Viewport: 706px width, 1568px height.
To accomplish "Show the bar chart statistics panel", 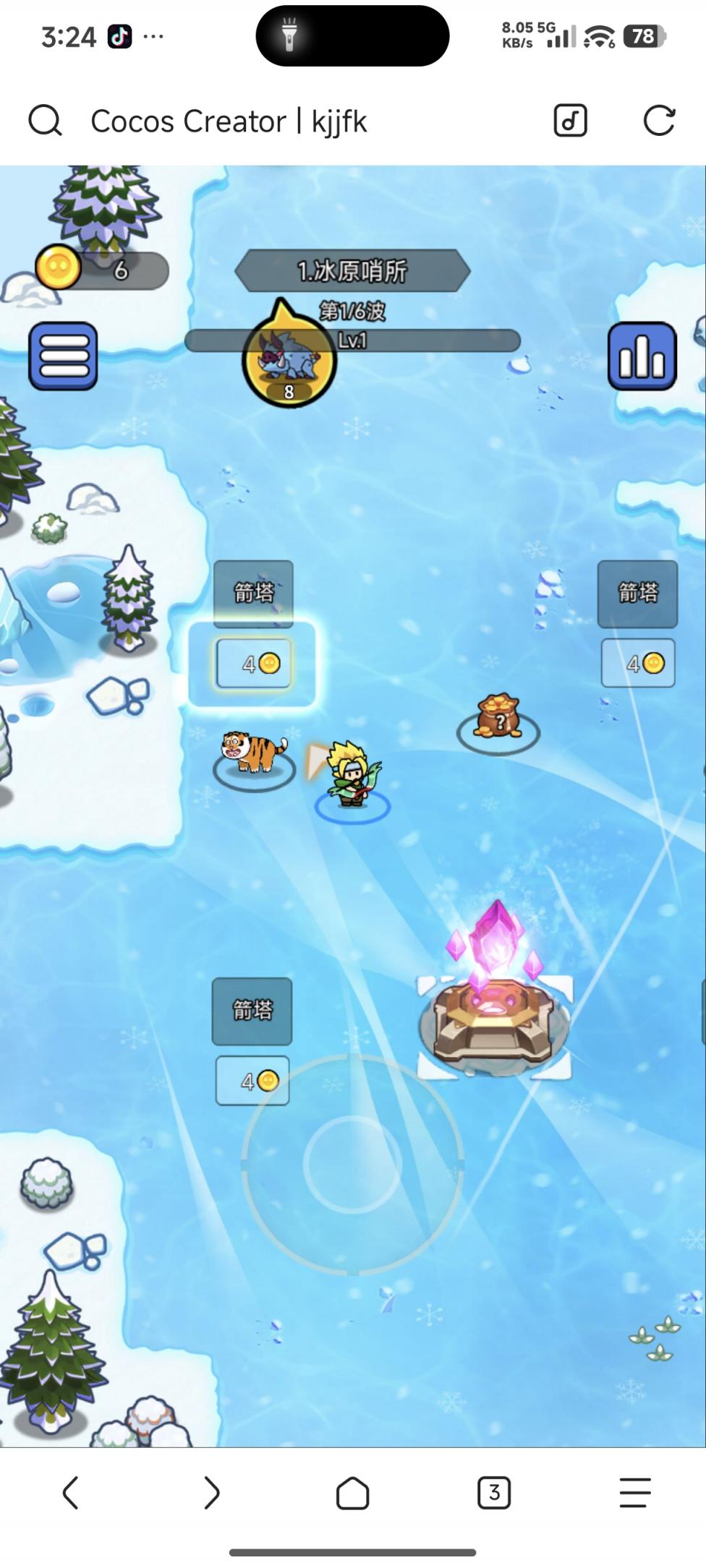I will click(642, 356).
